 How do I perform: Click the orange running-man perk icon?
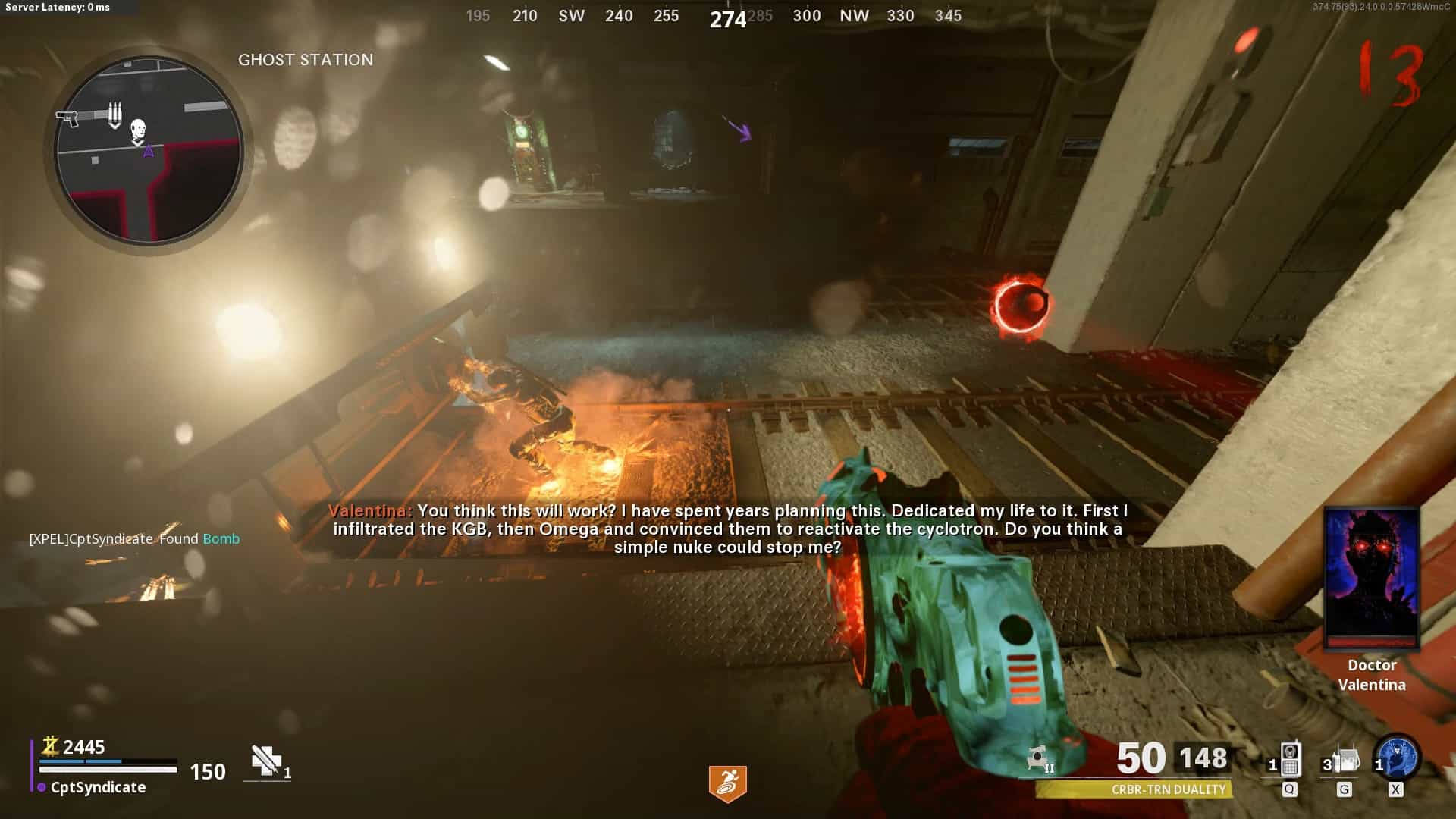(727, 783)
